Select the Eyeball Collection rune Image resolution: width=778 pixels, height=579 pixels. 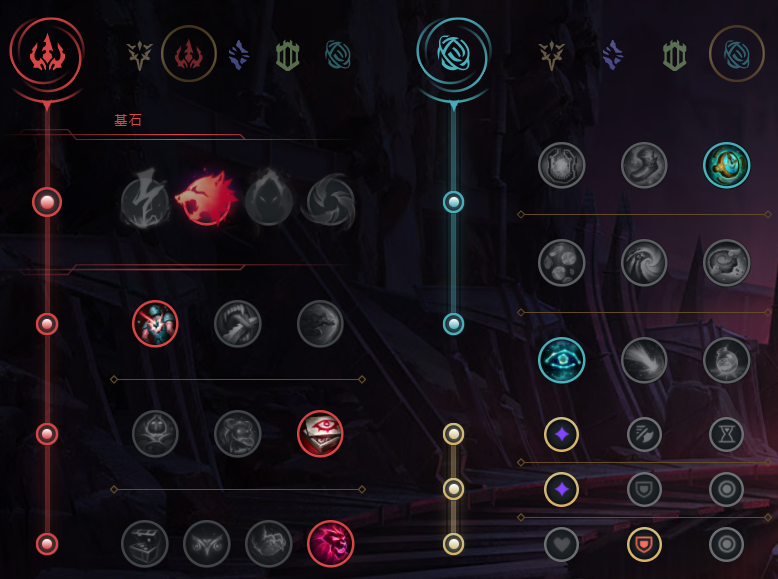[x=320, y=434]
